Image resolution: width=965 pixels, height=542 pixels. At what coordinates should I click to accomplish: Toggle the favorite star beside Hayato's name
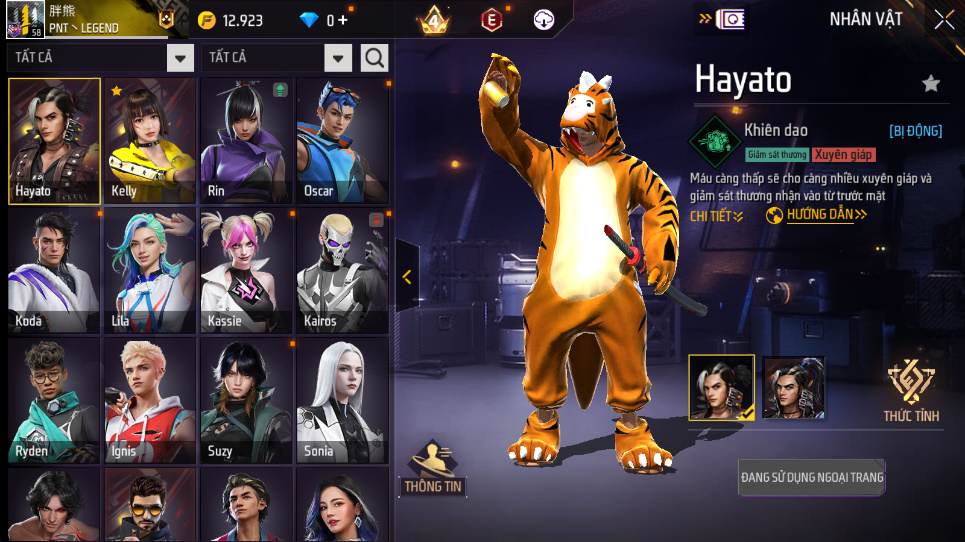click(x=931, y=84)
